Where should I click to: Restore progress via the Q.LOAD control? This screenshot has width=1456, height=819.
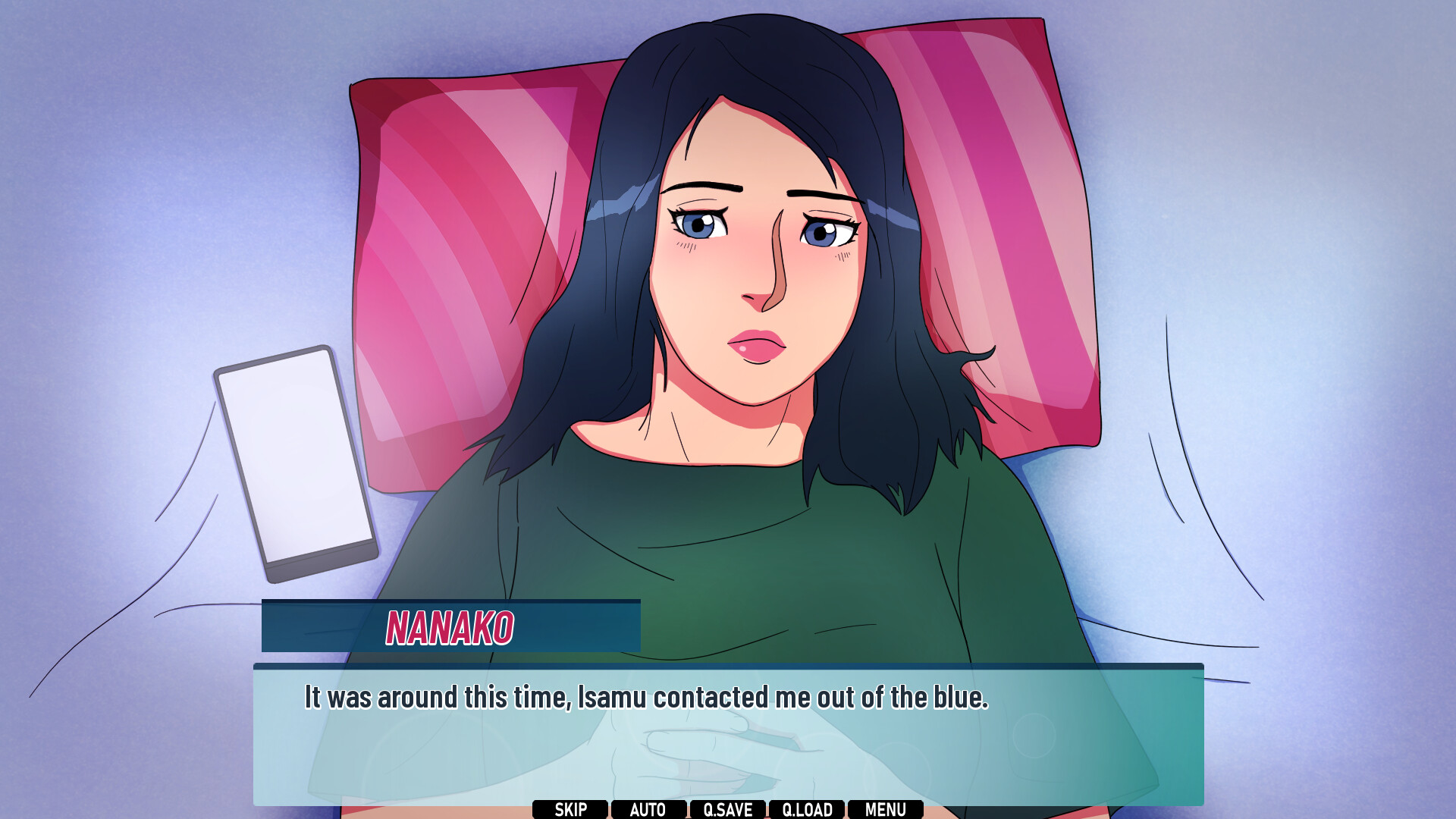[808, 809]
